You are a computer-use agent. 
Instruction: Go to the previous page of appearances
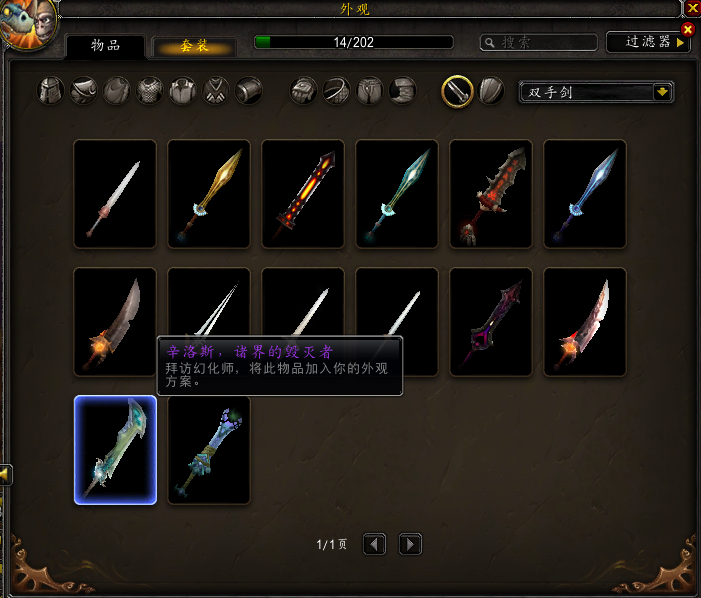(x=374, y=544)
